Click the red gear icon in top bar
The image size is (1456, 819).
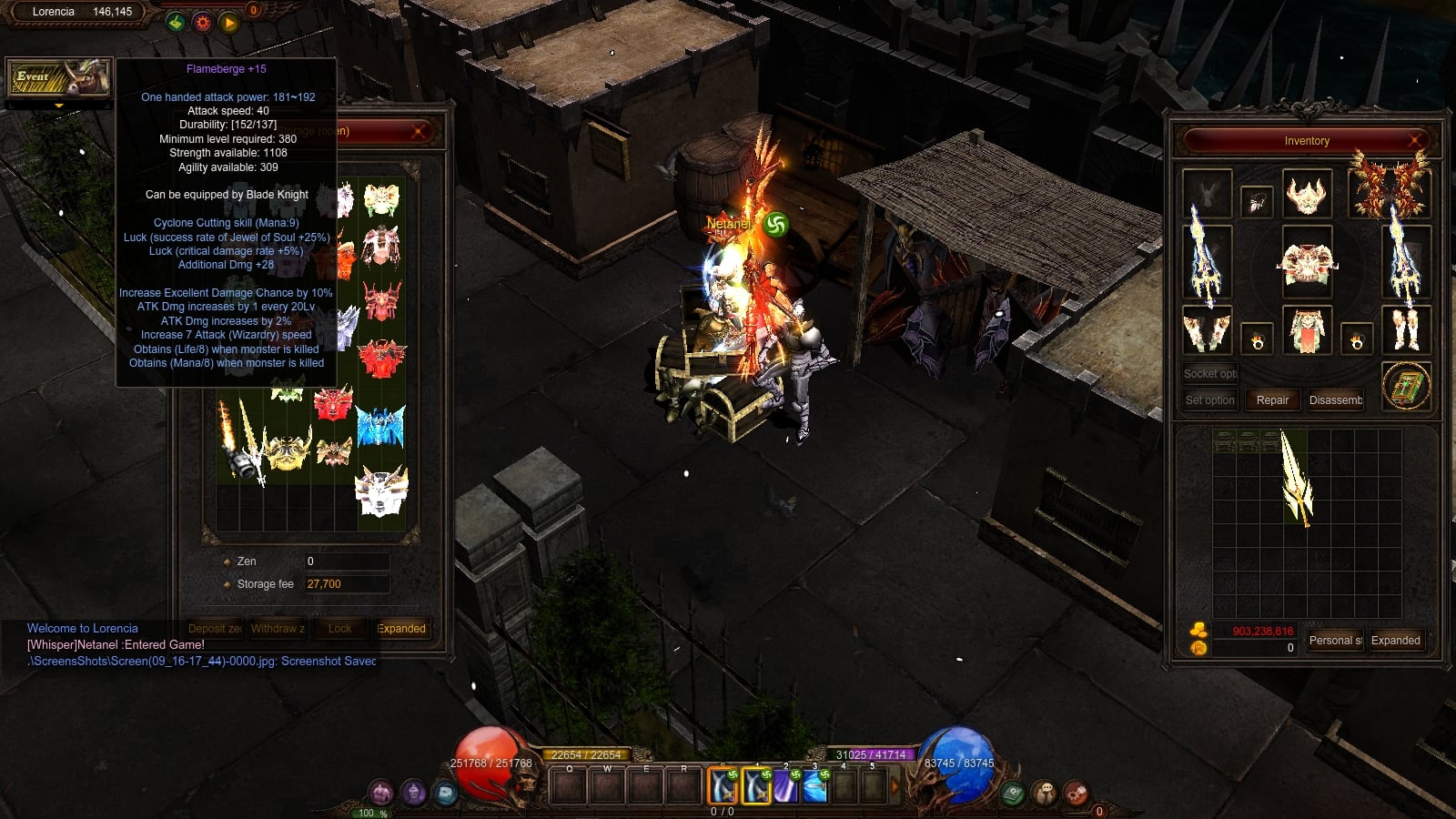click(202, 22)
